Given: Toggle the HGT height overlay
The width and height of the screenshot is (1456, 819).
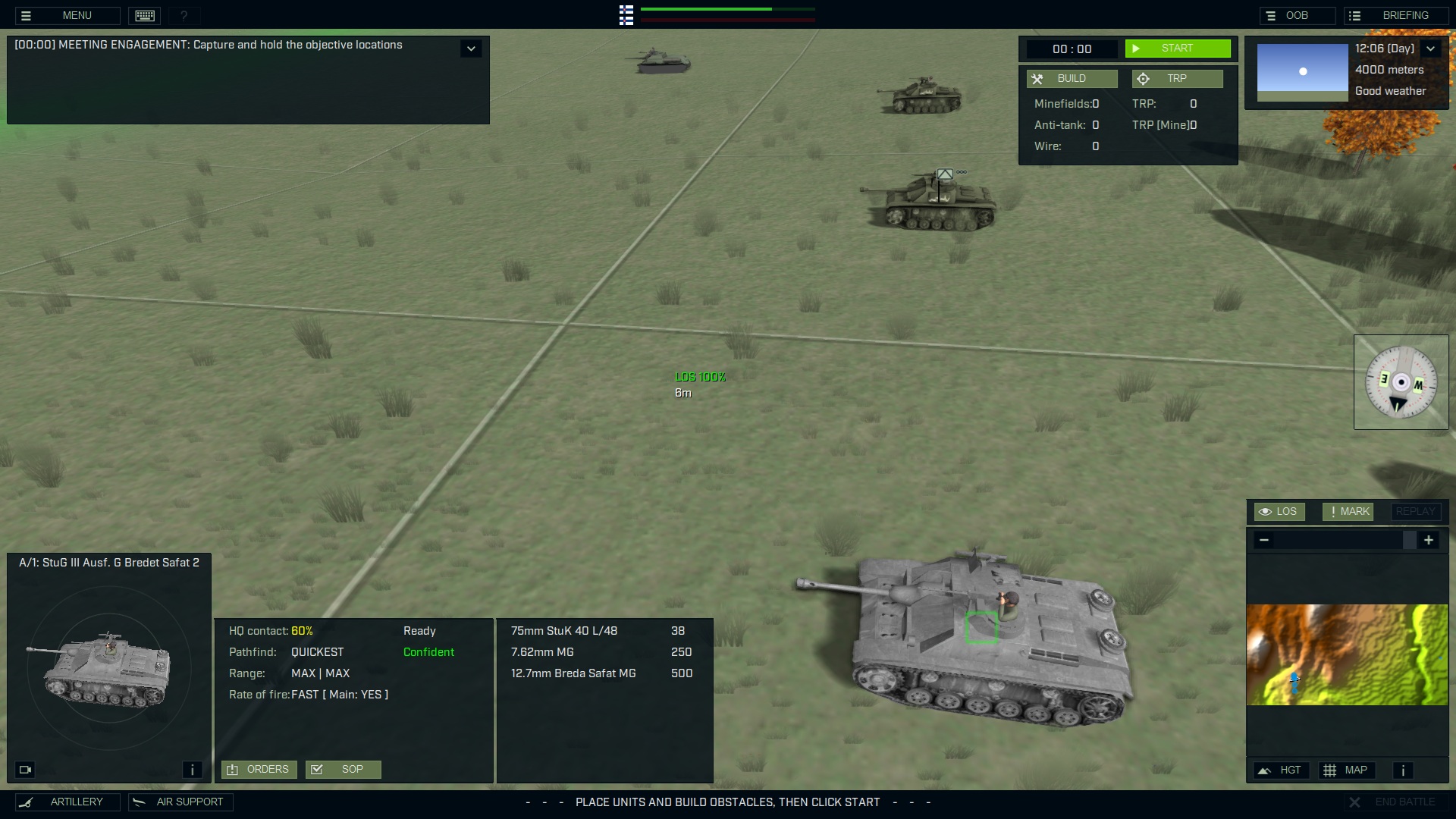Looking at the screenshot, I should point(1280,770).
